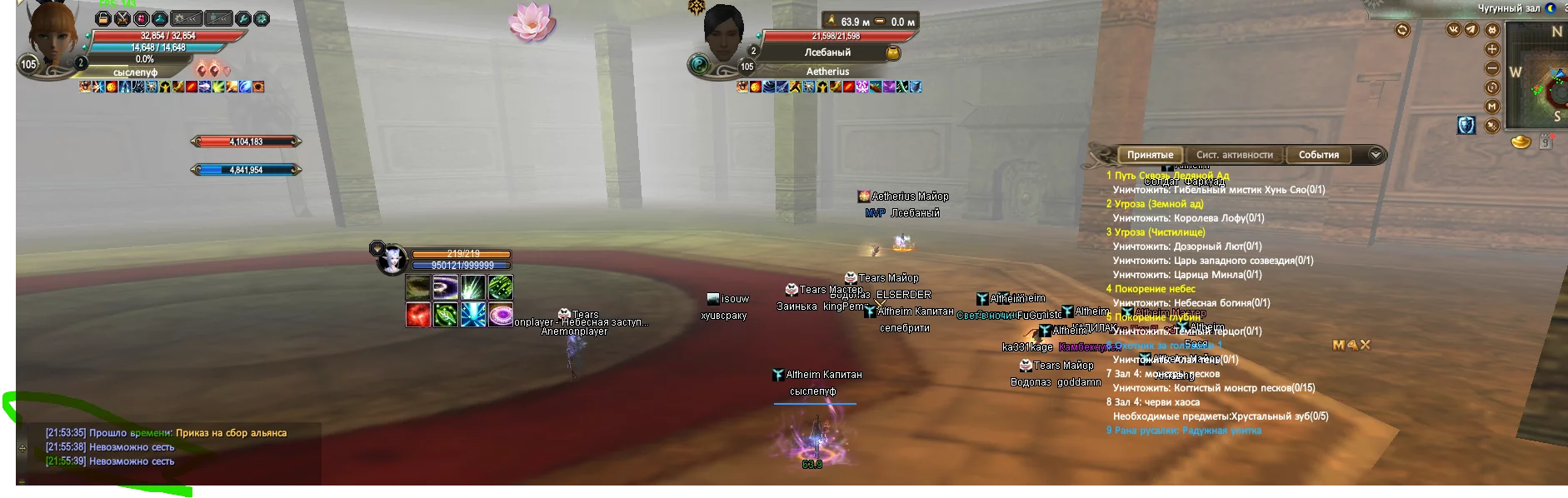Activate the purple ring pet skill
Viewport: 1568px width, 498px height.
pos(501,315)
